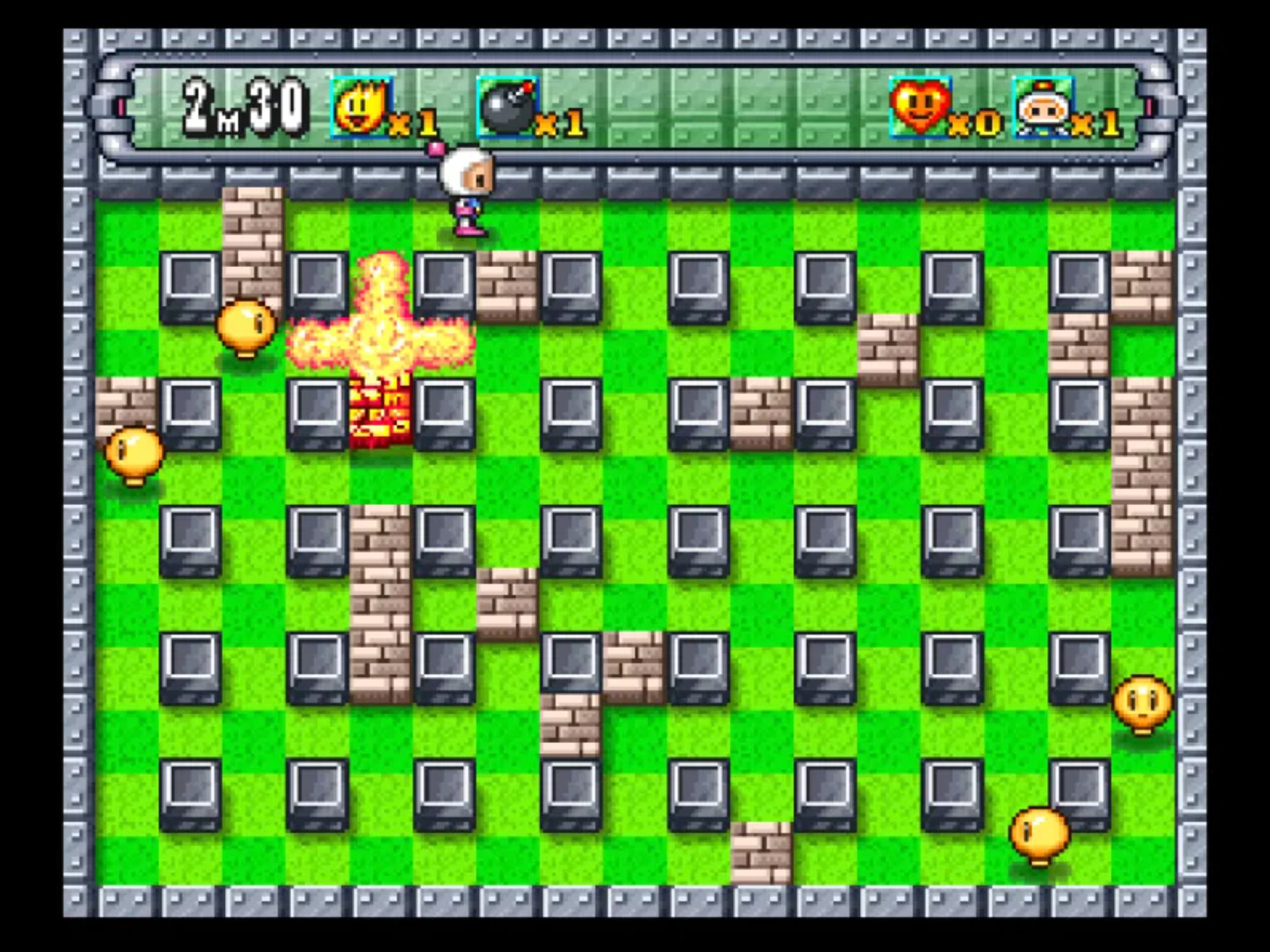
Task: Click the single brick block near the top right
Action: pyautogui.click(x=890, y=350)
